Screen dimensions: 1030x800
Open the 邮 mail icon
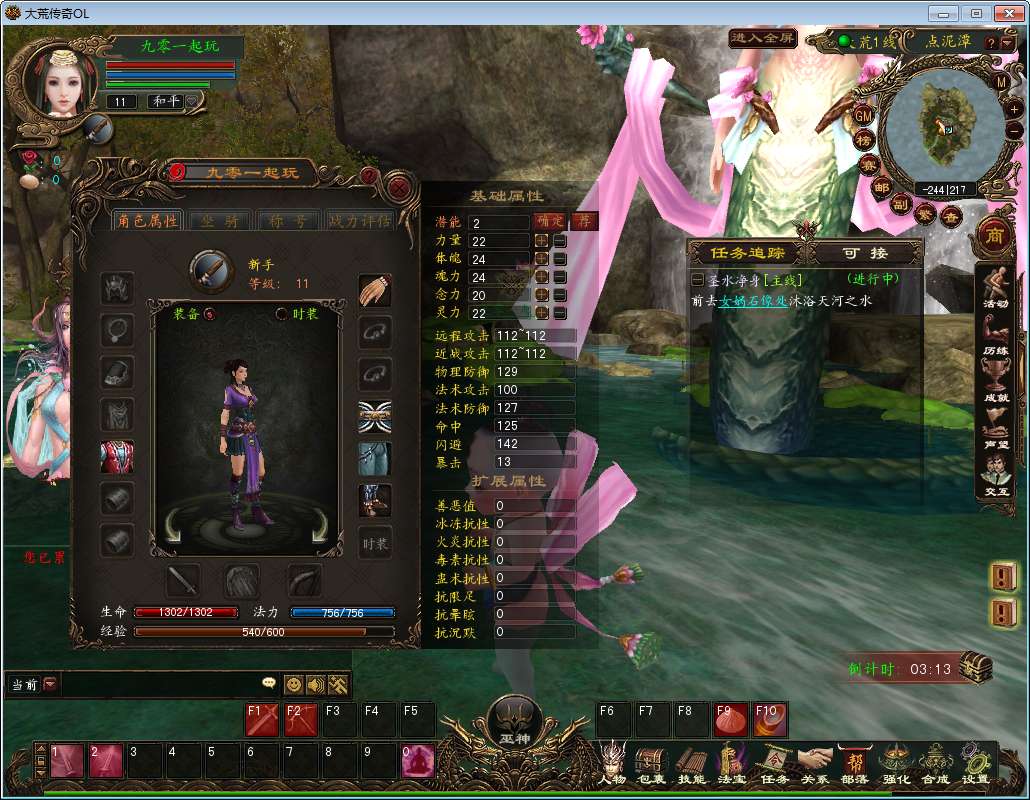pyautogui.click(x=881, y=187)
